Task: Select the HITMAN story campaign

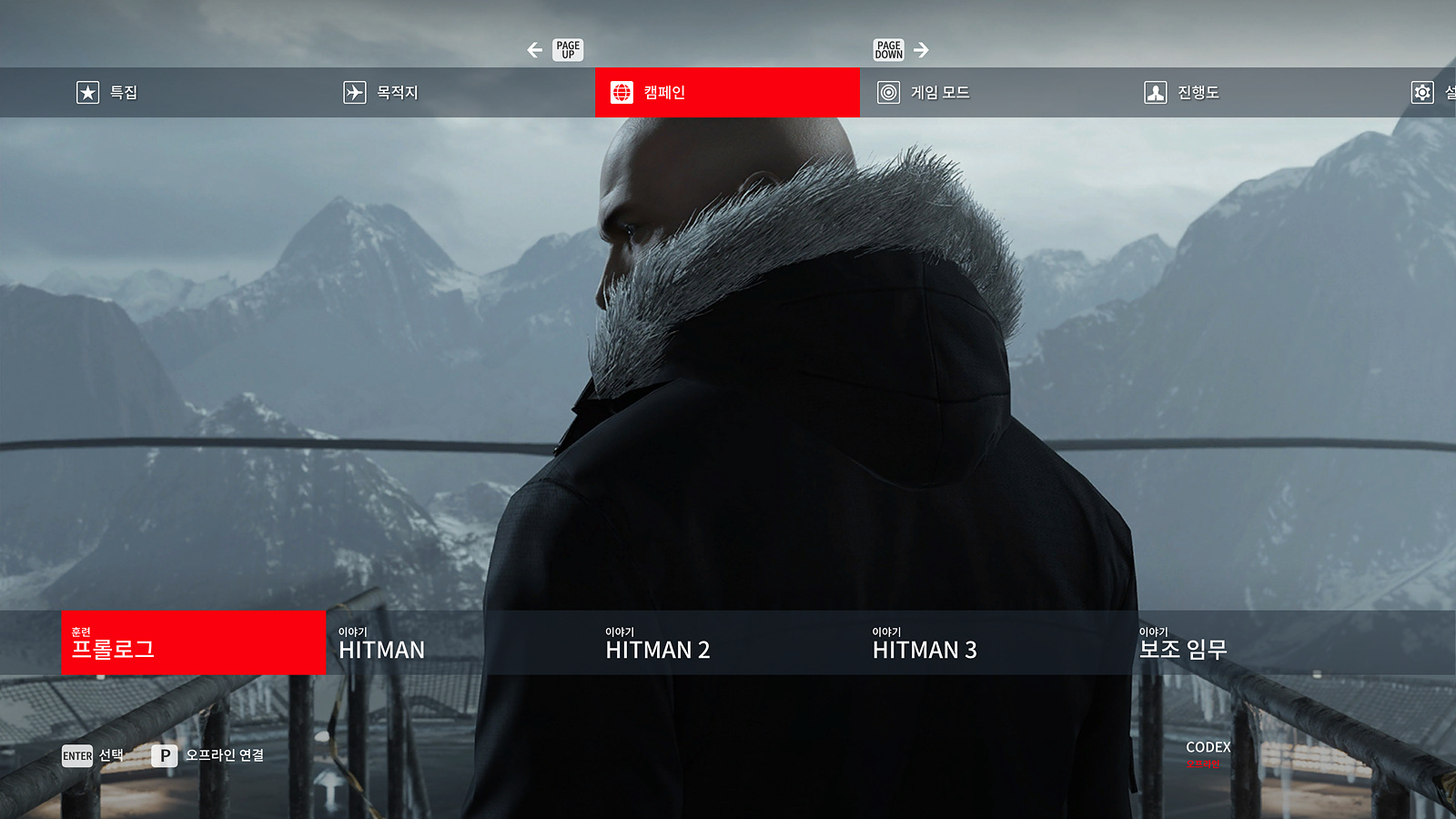Action: (459, 642)
